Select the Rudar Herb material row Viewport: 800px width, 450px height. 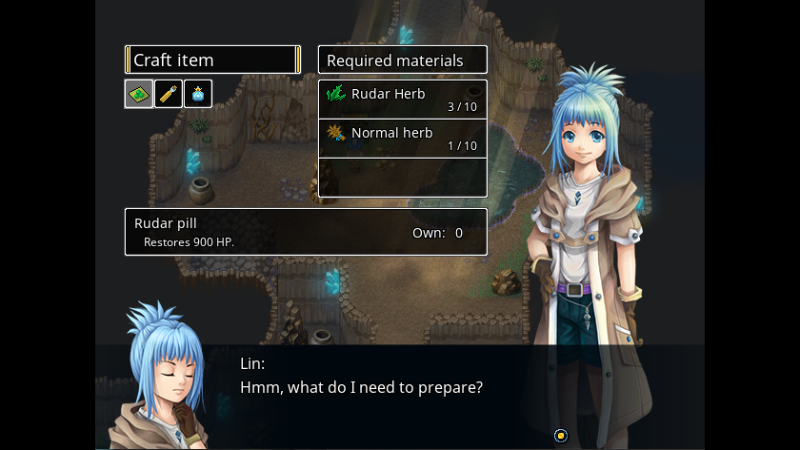pos(402,99)
